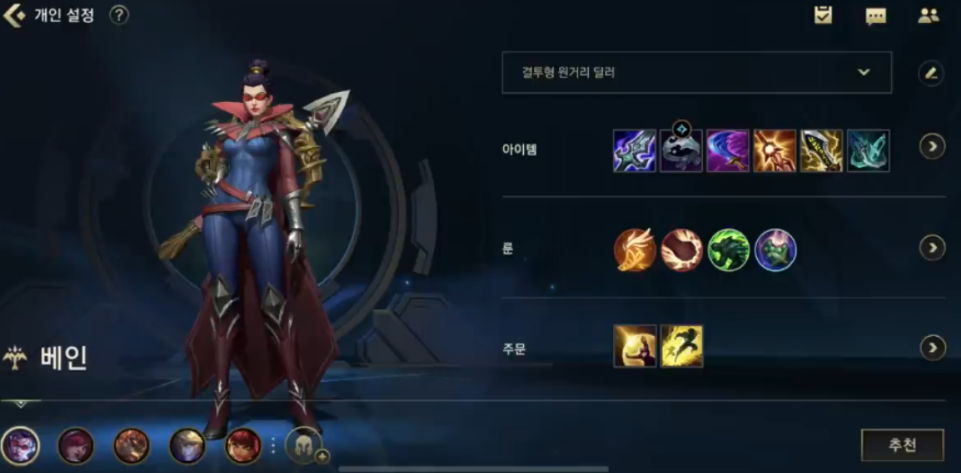Select the grey boots item icon
Image resolution: width=961 pixels, height=473 pixels.
(x=681, y=151)
